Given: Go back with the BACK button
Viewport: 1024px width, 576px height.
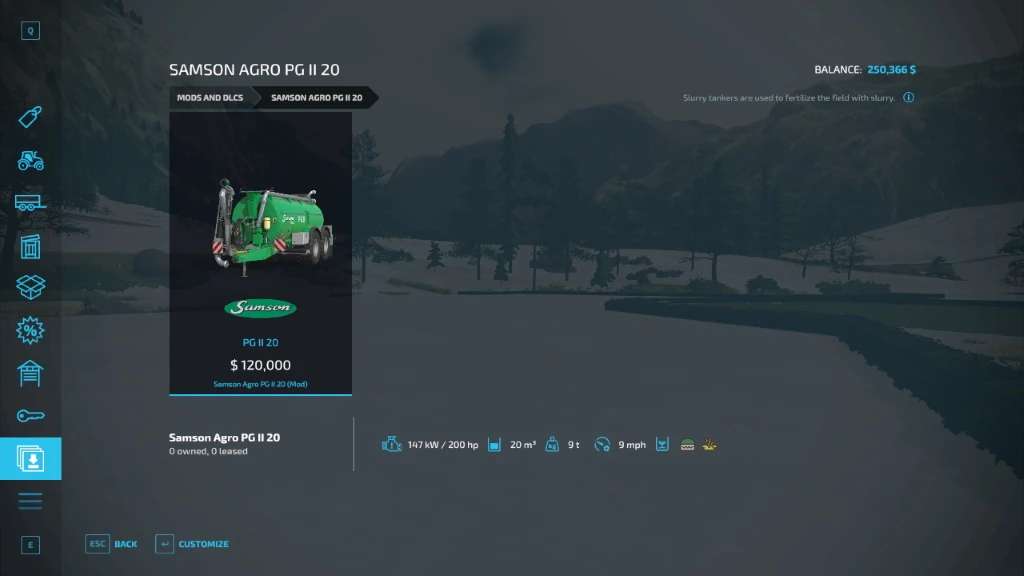Looking at the screenshot, I should point(112,544).
